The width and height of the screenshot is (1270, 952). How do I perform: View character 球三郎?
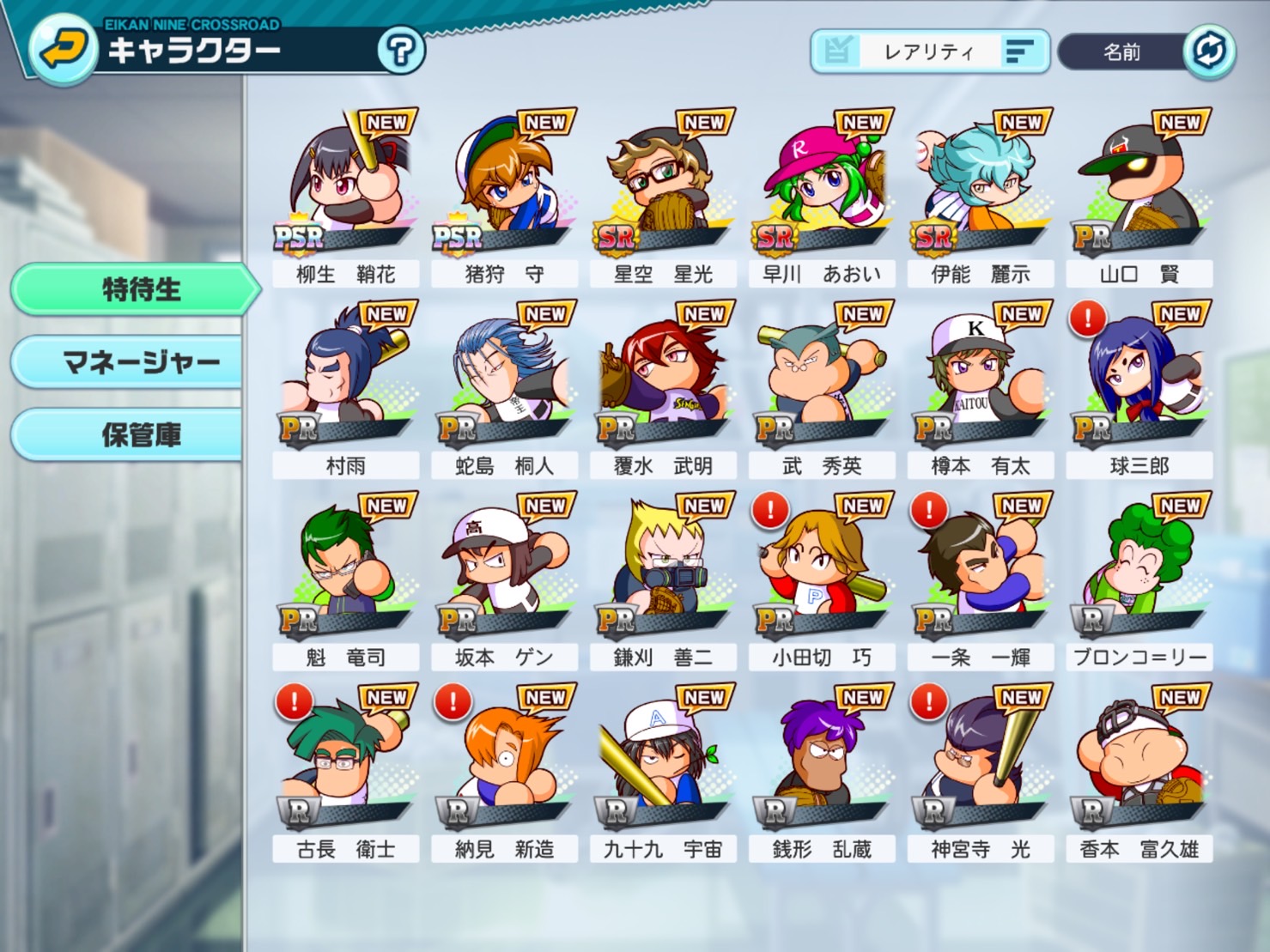tap(1139, 388)
